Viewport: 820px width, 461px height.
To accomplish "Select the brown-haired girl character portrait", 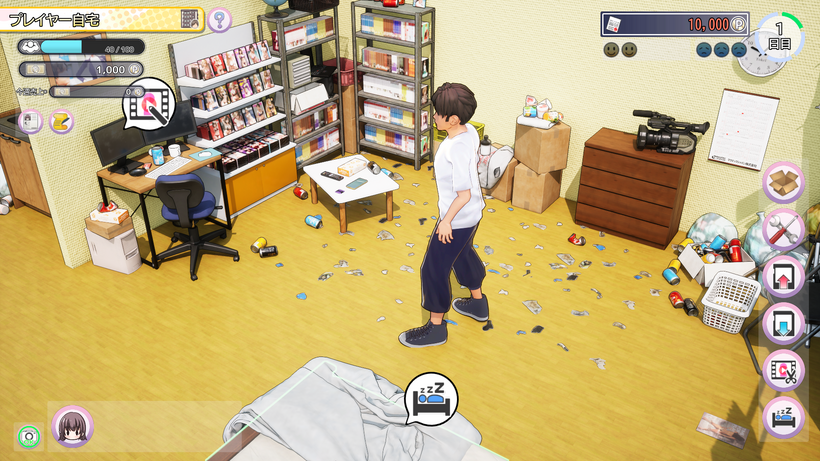I will pos(73,426).
